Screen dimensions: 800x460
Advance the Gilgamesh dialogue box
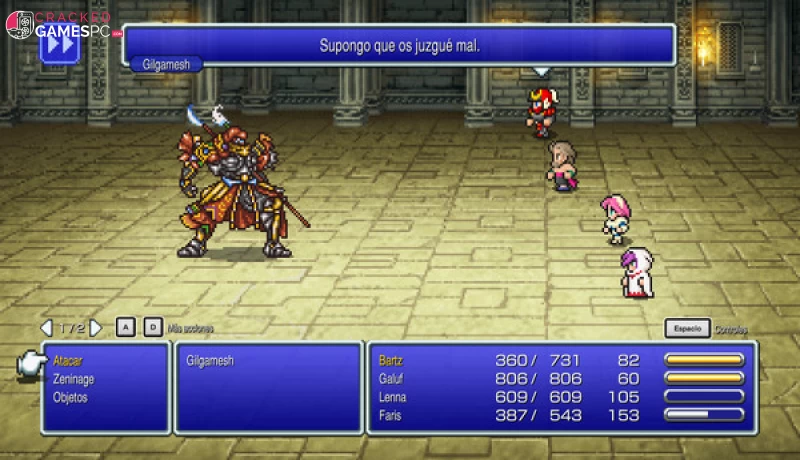398,45
